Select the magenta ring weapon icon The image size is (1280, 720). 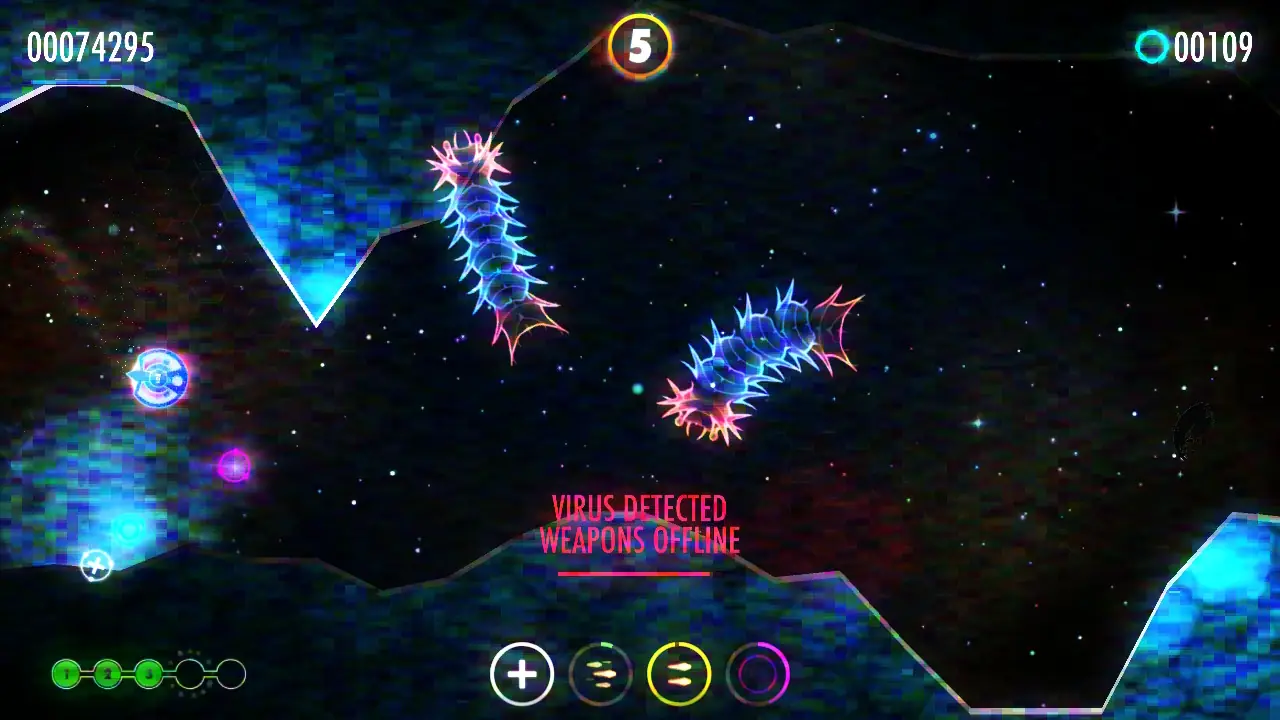pos(758,674)
